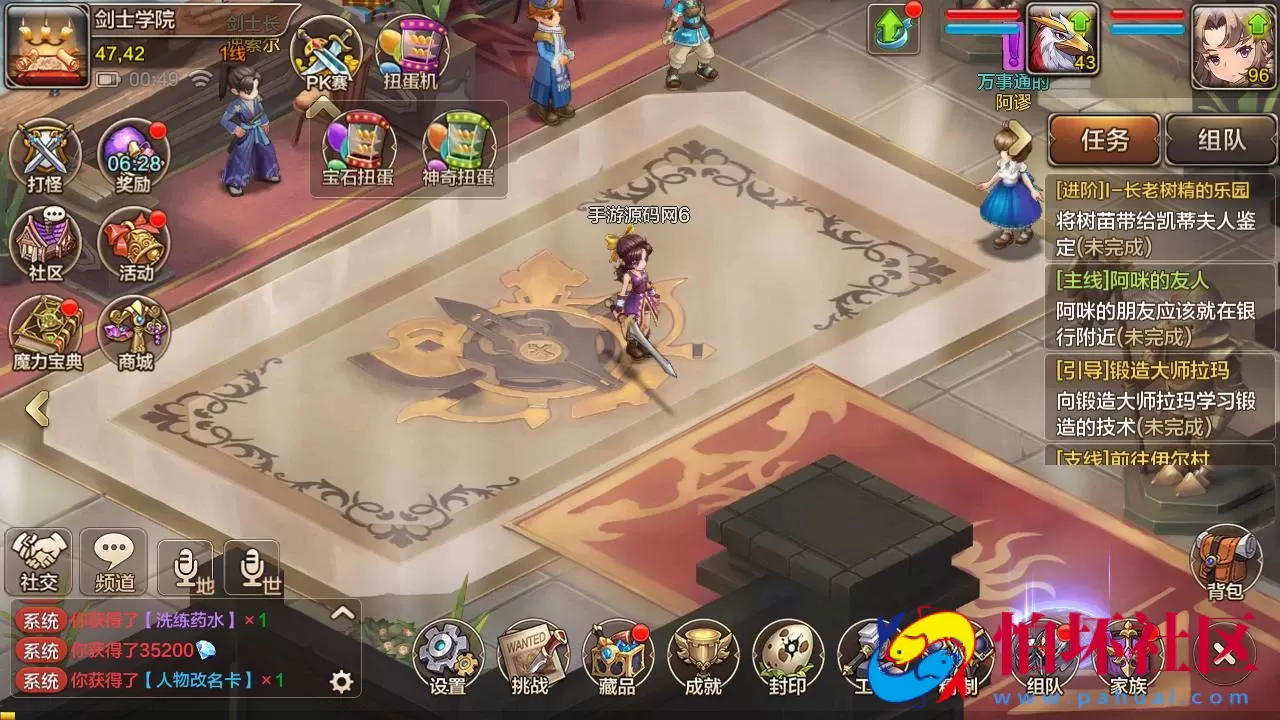Open the 活动 events bell
The image size is (1280, 720).
pyautogui.click(x=134, y=245)
